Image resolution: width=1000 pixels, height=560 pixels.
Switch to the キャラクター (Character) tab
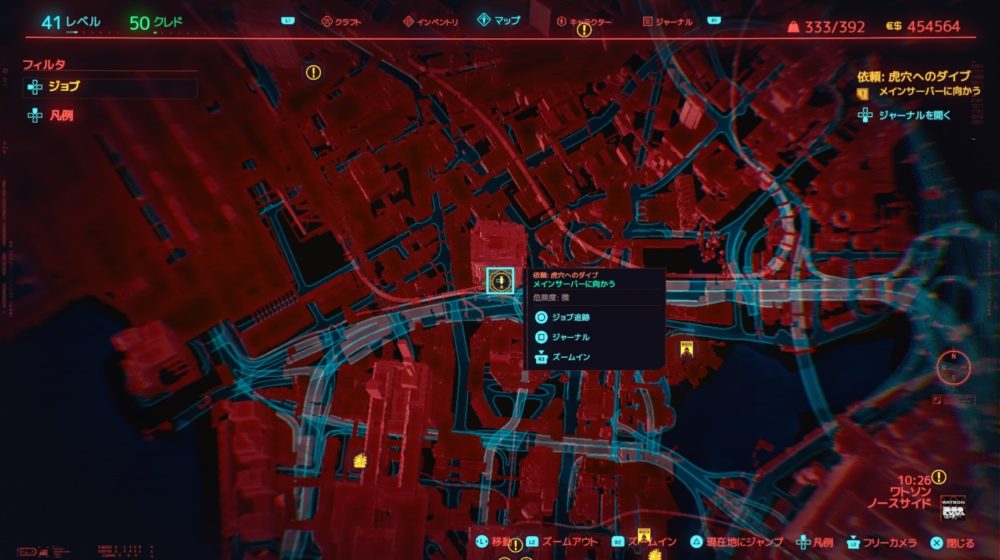pyautogui.click(x=588, y=20)
